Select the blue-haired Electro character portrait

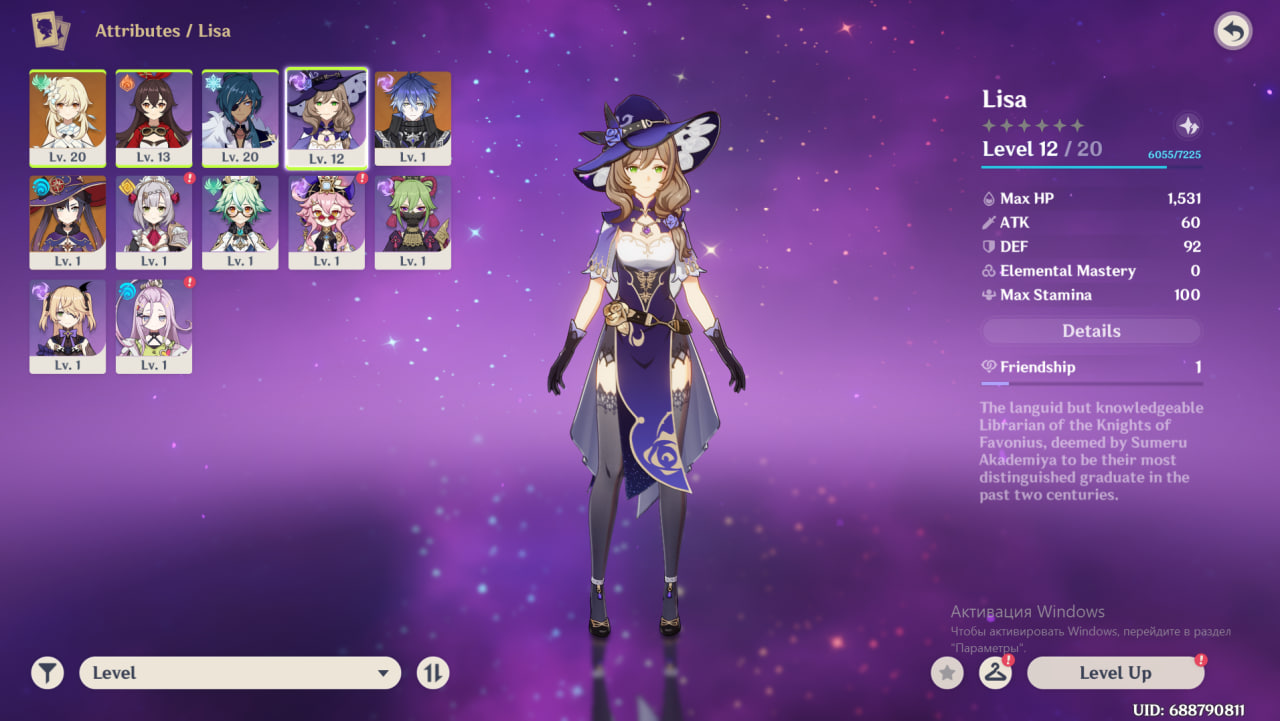[413, 118]
